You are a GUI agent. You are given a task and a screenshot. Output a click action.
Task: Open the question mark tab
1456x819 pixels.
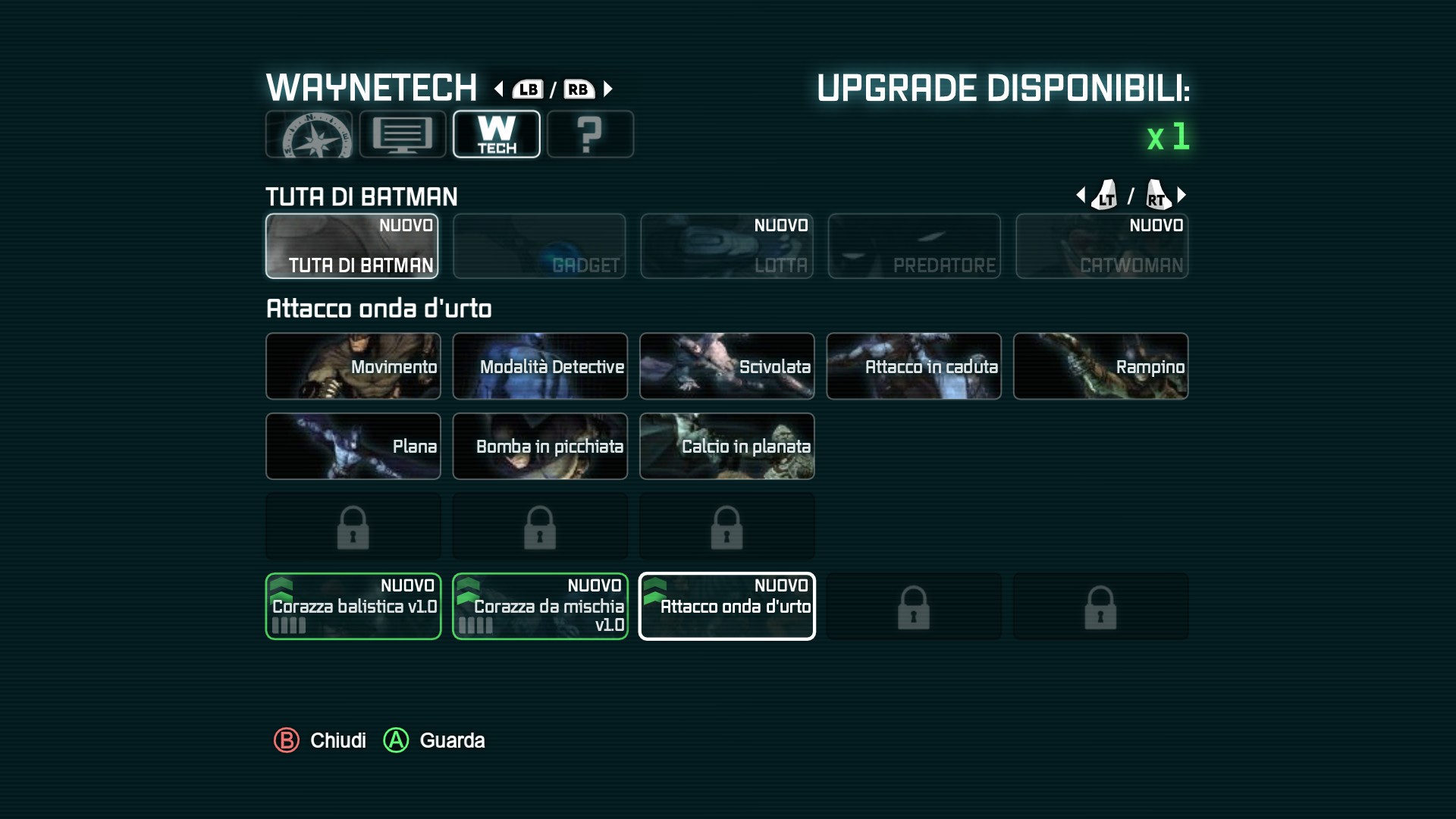(590, 134)
